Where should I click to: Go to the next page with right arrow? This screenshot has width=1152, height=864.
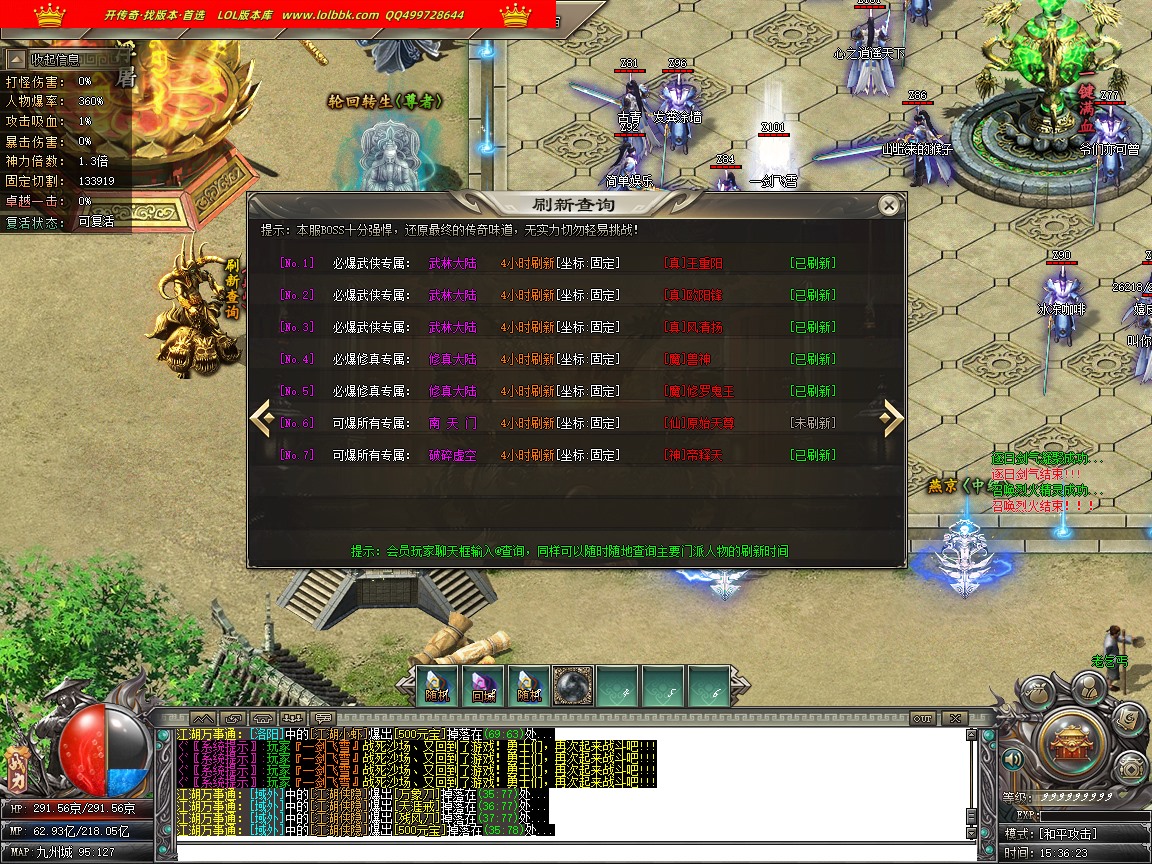click(x=891, y=418)
